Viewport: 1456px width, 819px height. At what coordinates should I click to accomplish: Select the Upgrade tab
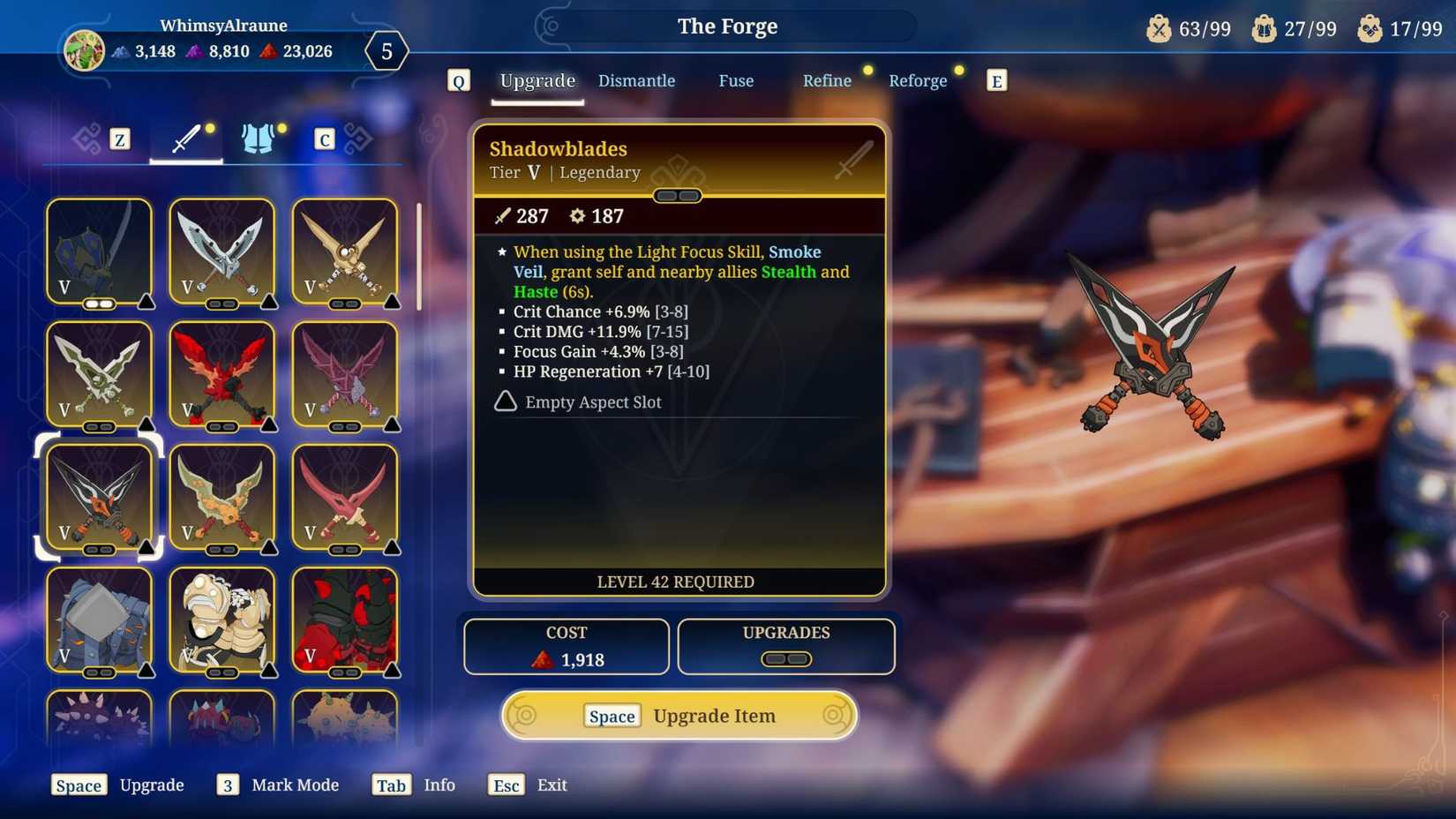click(x=537, y=80)
